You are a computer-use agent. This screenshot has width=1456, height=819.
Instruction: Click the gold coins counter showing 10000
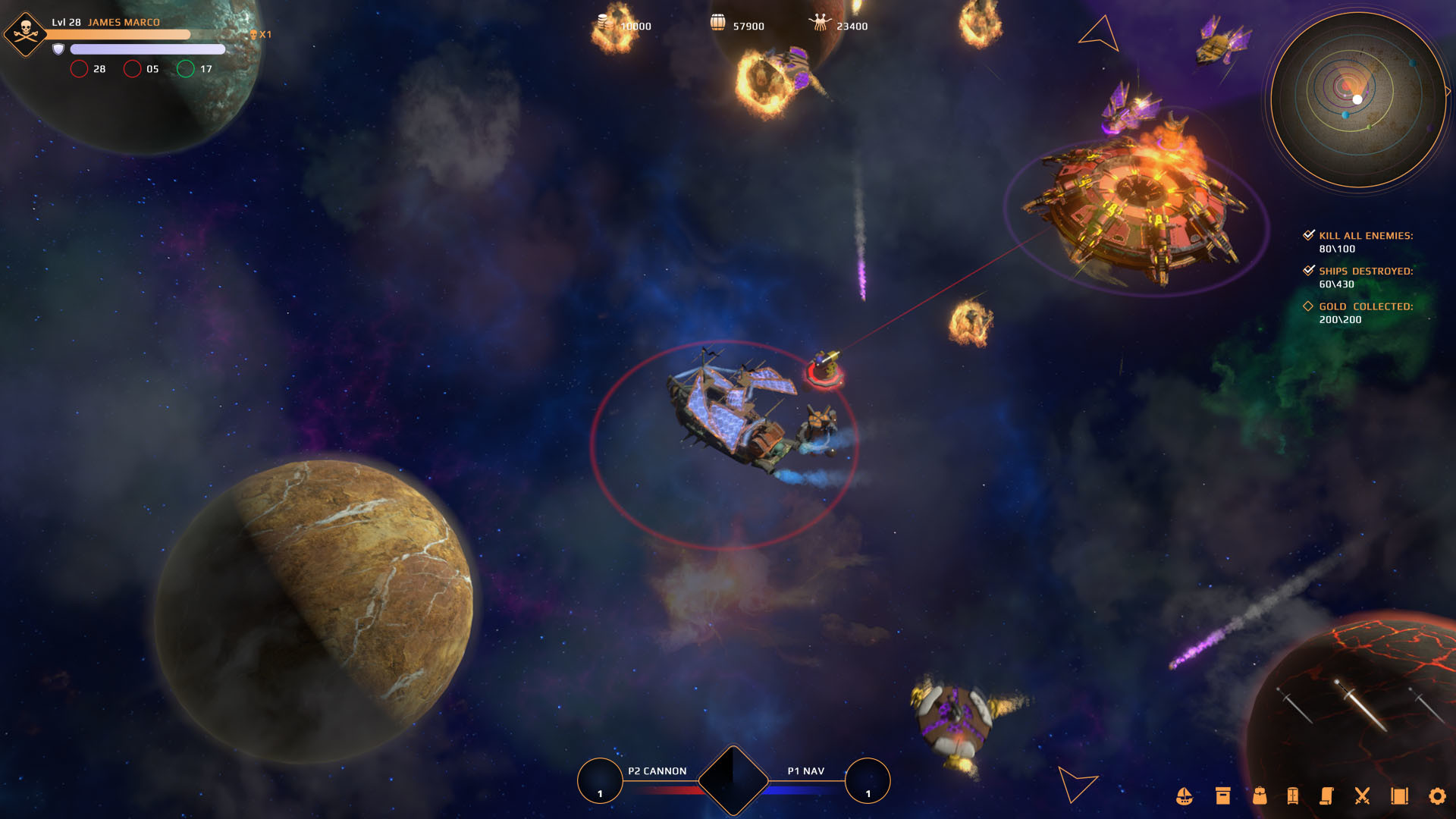coord(622,25)
